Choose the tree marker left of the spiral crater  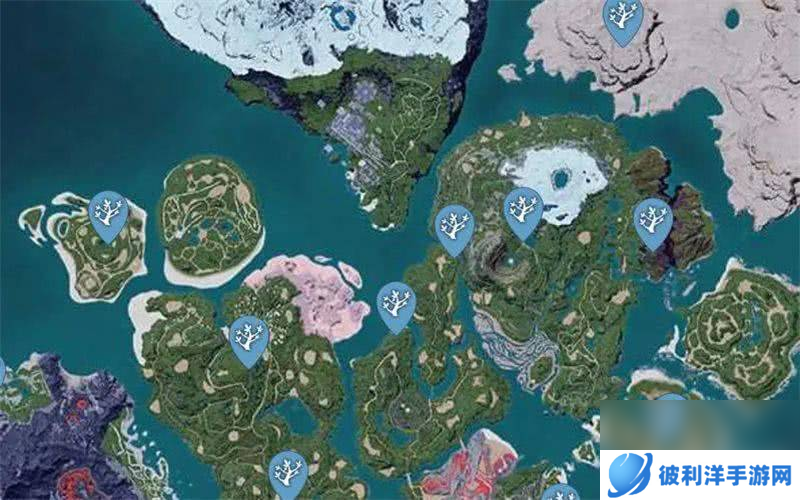(x=455, y=226)
